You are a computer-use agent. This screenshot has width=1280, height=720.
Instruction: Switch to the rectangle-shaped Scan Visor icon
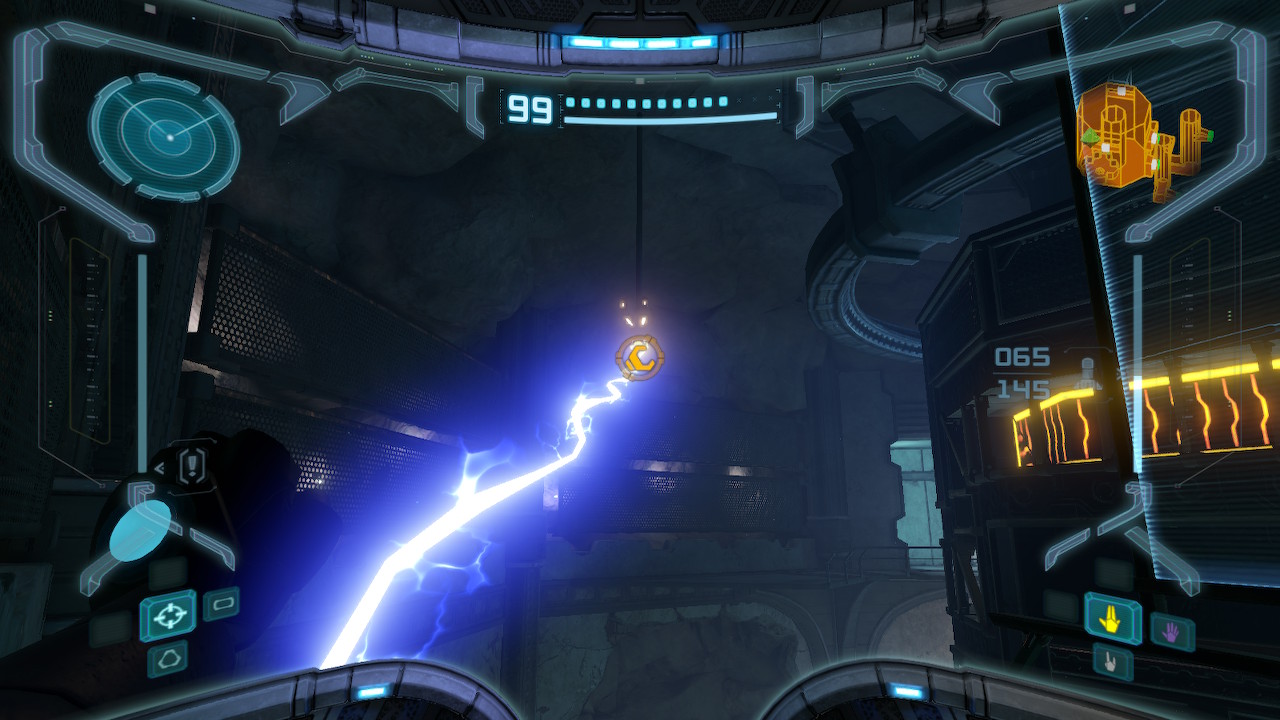221,603
